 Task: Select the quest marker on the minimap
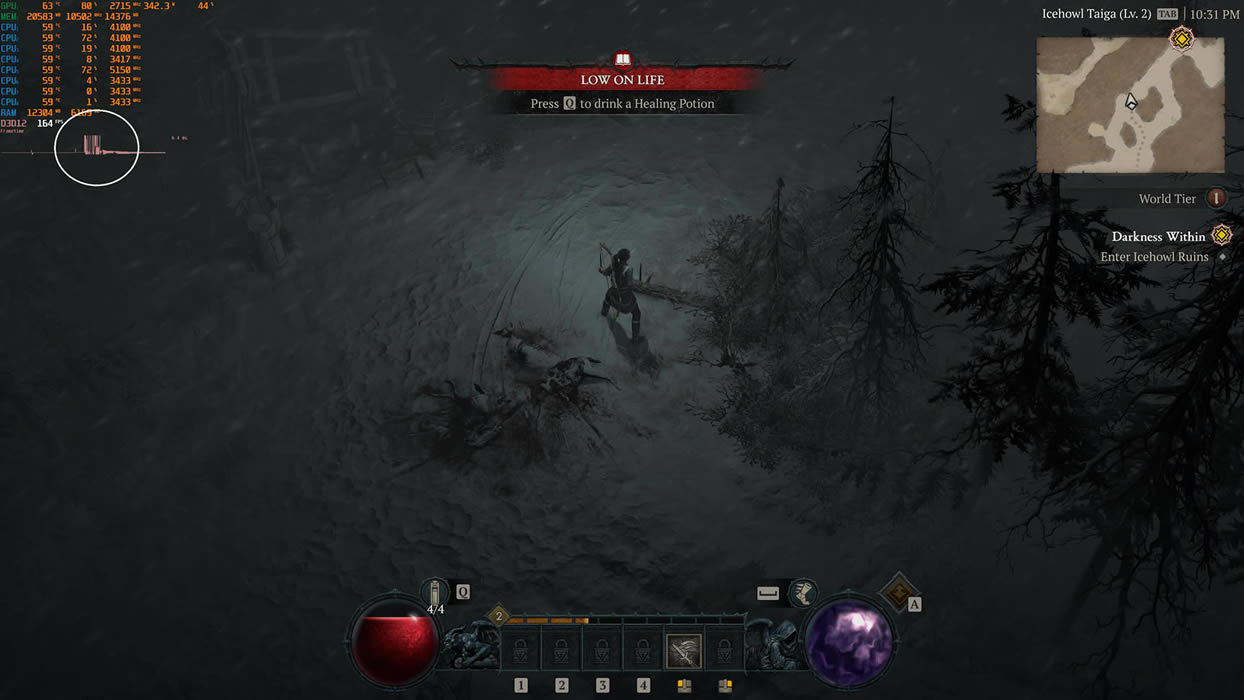click(x=1182, y=39)
